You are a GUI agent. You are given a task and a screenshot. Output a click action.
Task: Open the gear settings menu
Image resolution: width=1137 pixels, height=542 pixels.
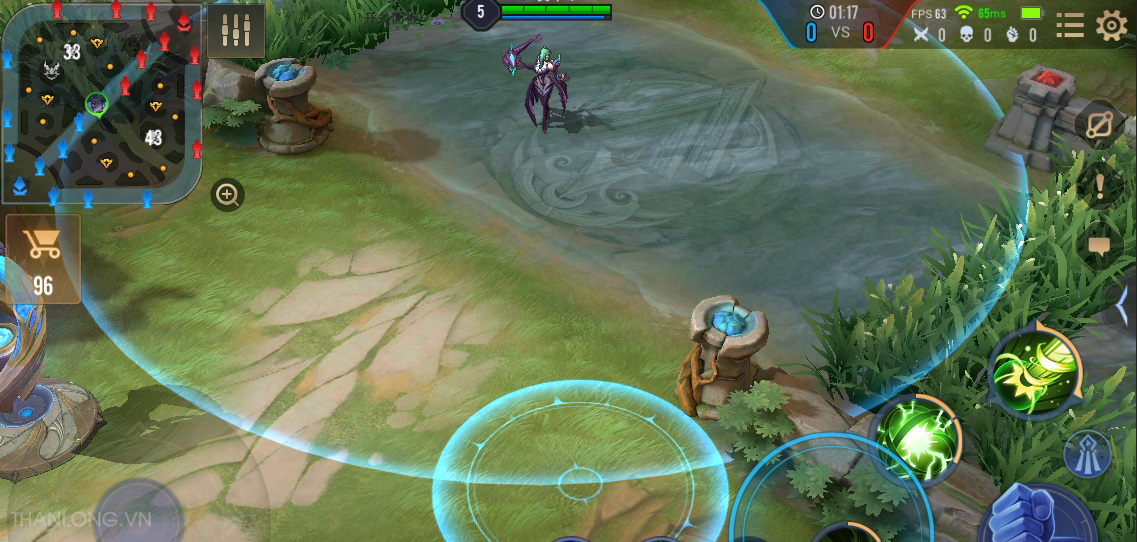click(1111, 25)
